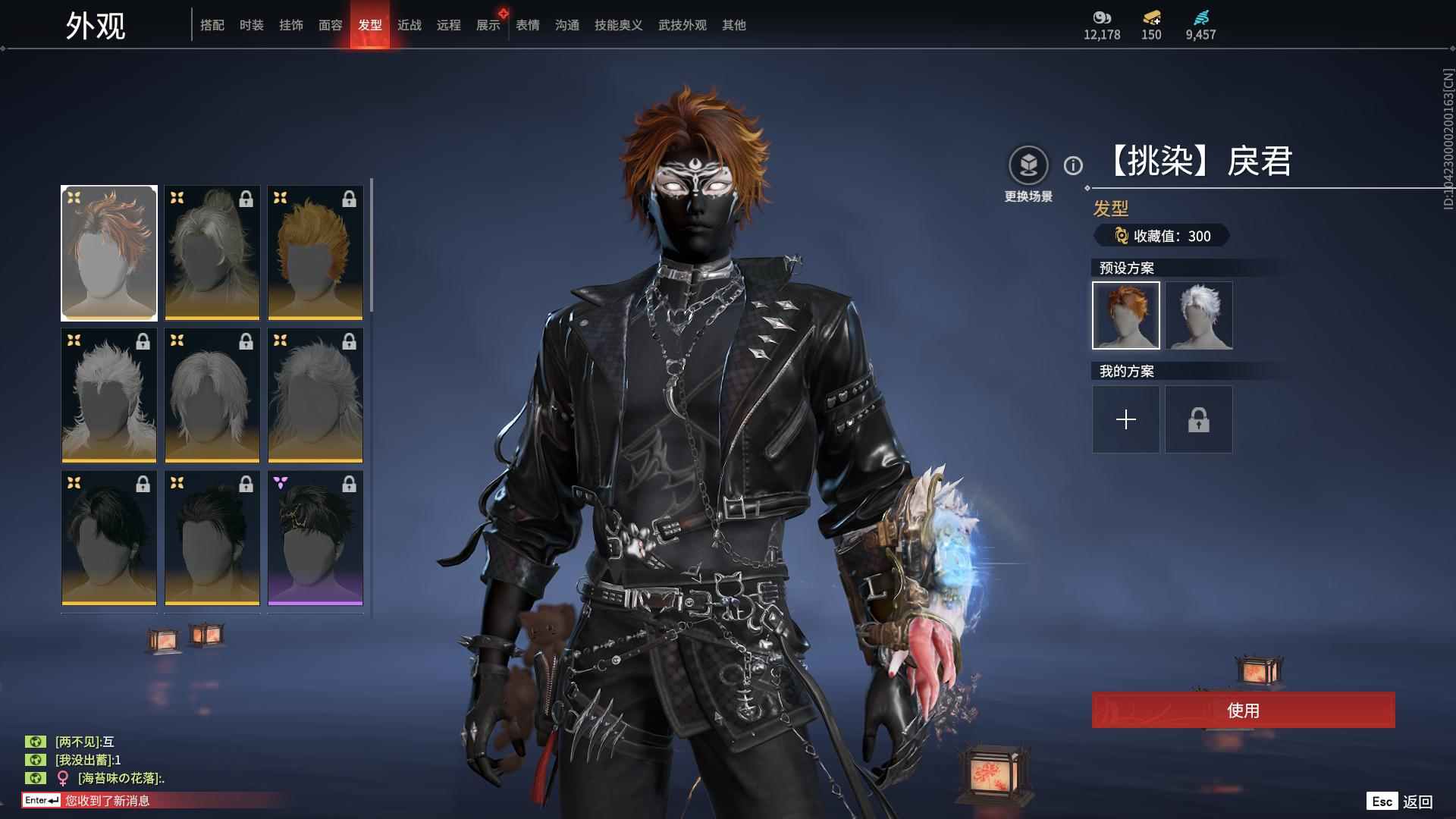Image resolution: width=1456 pixels, height=819 pixels.
Task: Select the 表情 emotes tab
Action: (528, 25)
